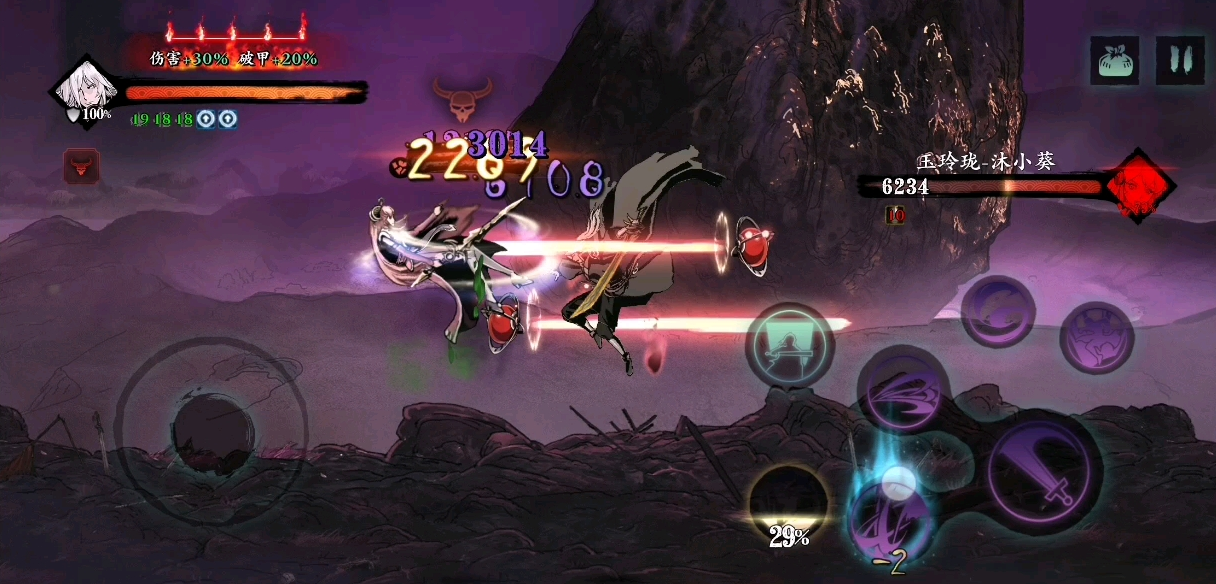Open the bag inventory
This screenshot has width=1216, height=584.
pyautogui.click(x=1115, y=60)
